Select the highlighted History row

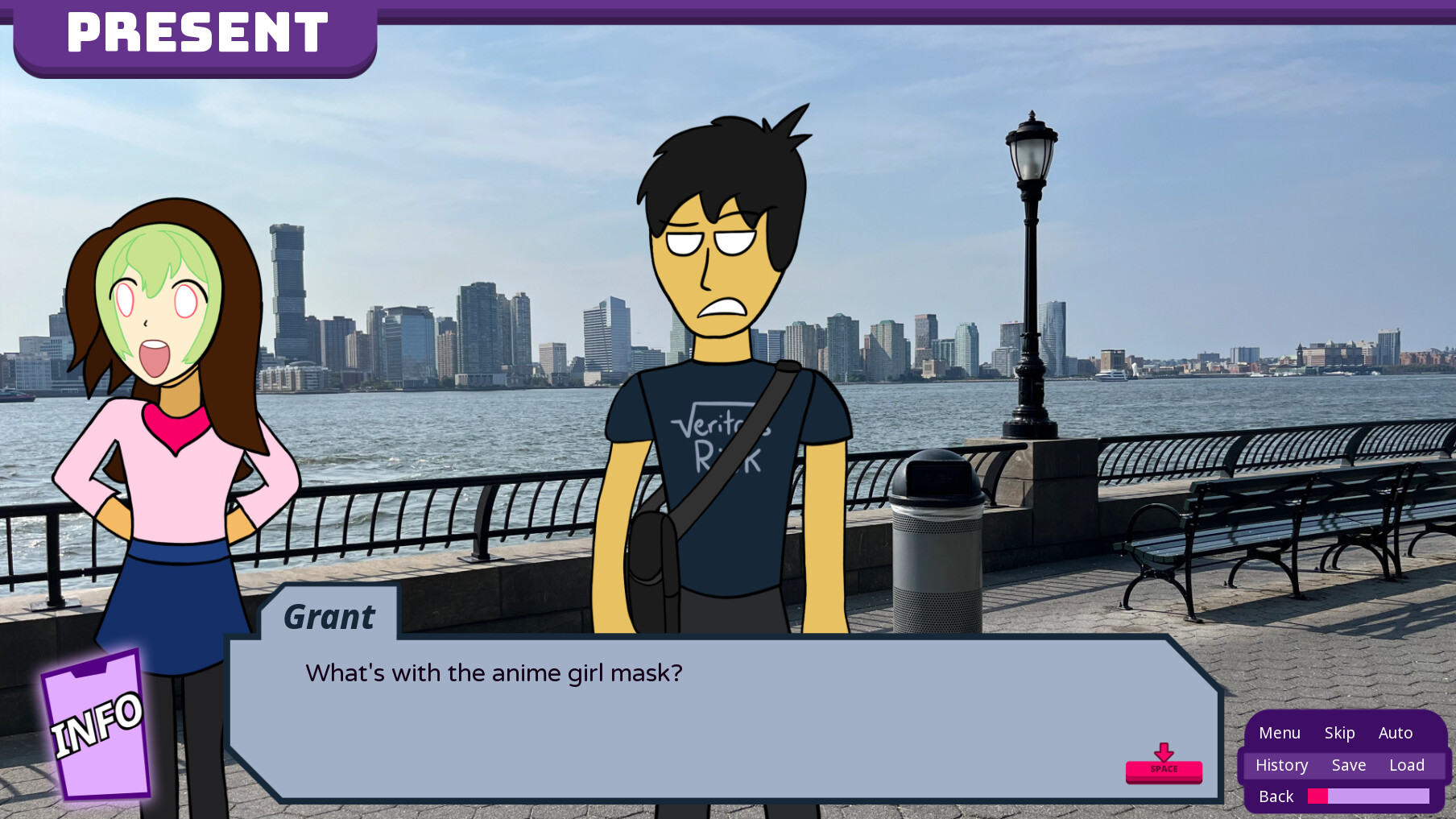click(x=1281, y=765)
